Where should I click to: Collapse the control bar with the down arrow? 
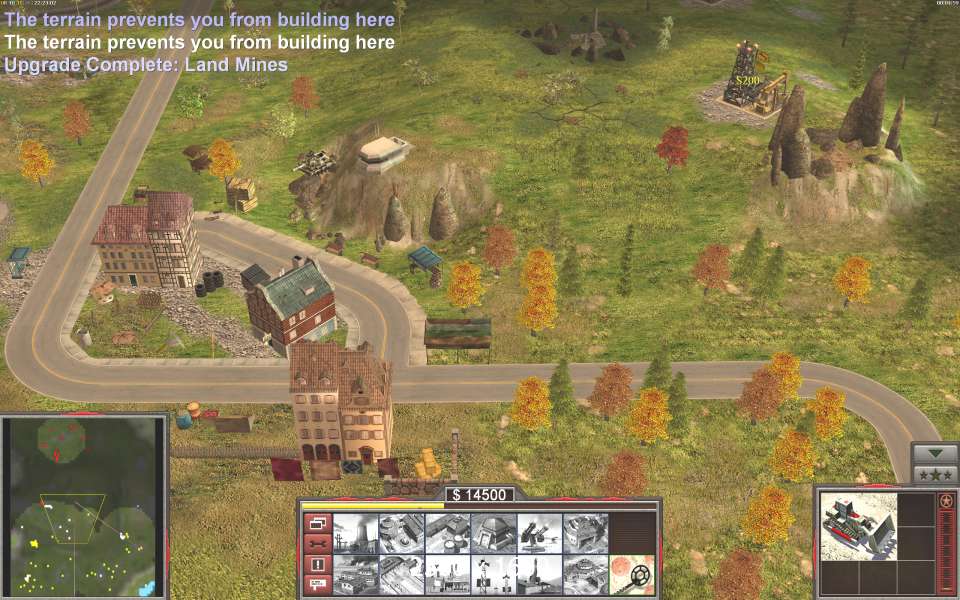click(936, 453)
